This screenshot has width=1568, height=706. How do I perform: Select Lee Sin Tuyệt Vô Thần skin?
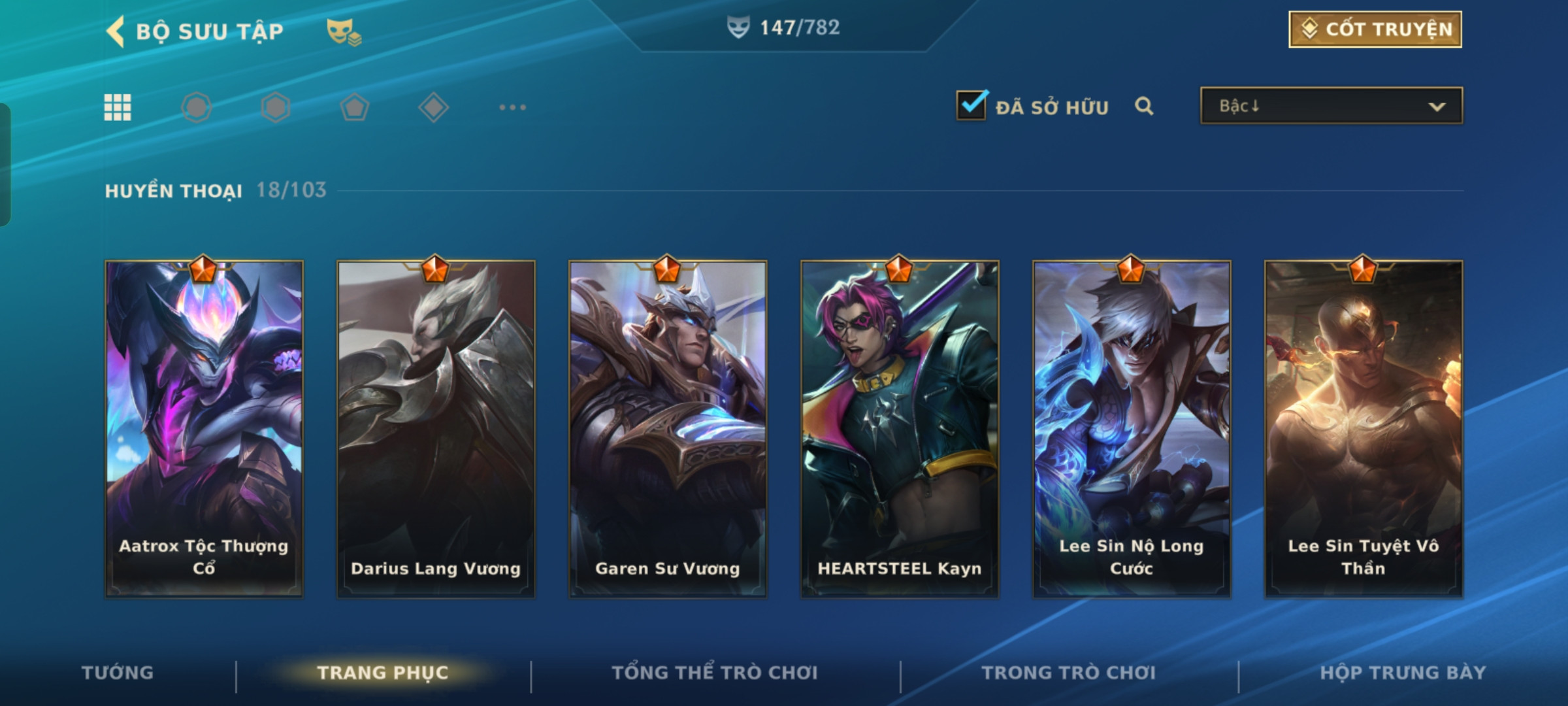coord(1364,428)
